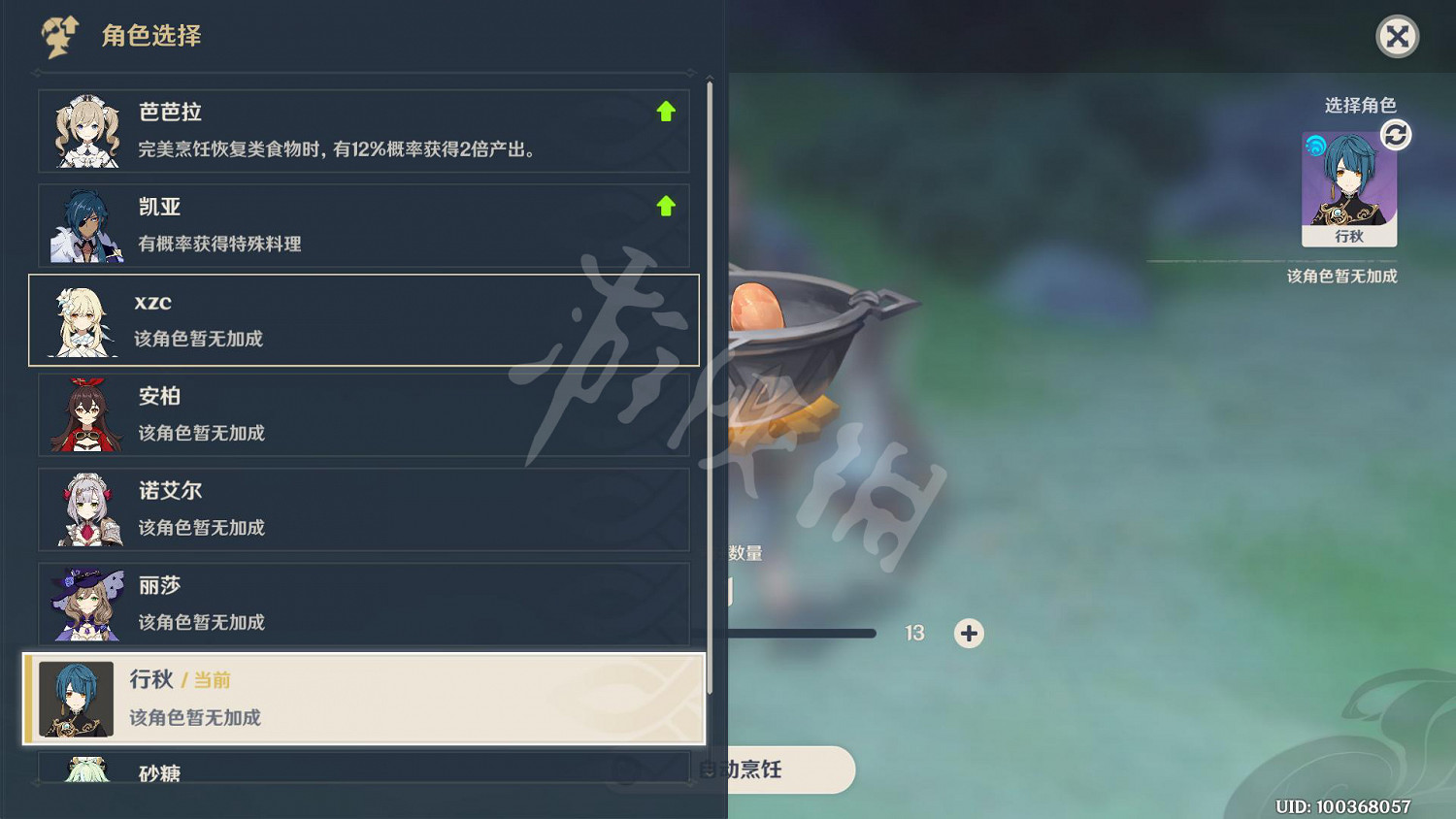The width and height of the screenshot is (1456, 819).
Task: Click the quantity value showing 13
Action: pyautogui.click(x=913, y=633)
